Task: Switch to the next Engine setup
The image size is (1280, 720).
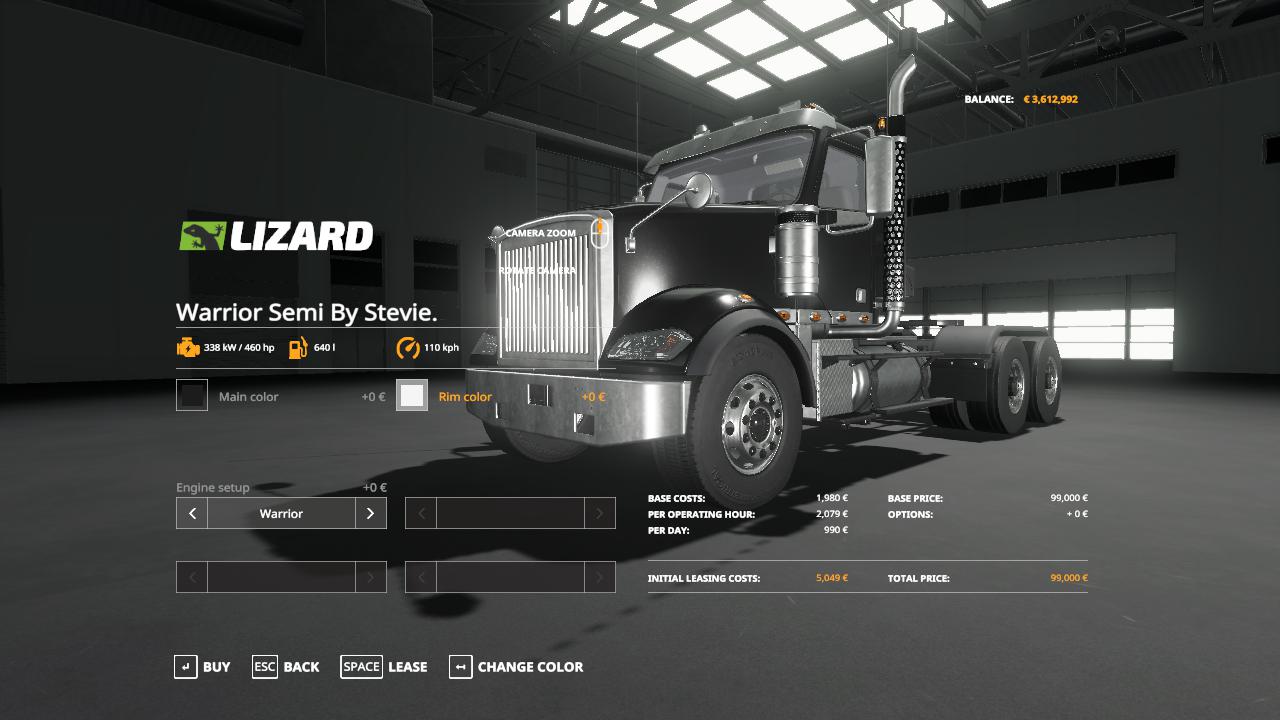Action: pos(370,514)
